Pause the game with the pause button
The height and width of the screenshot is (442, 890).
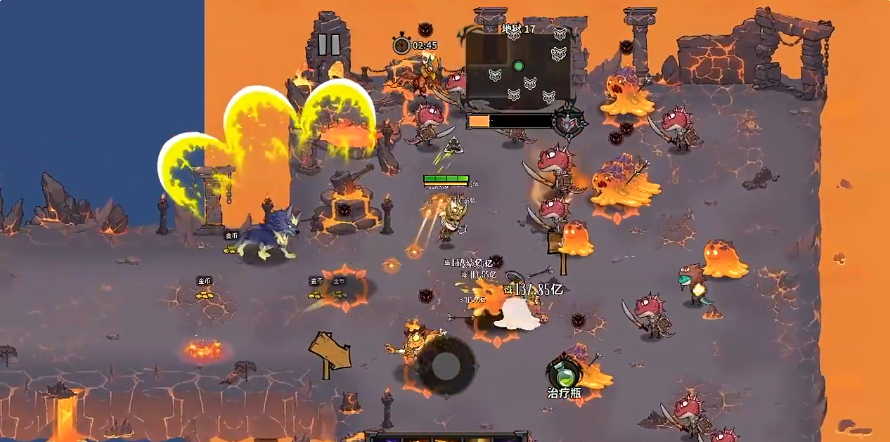point(329,45)
